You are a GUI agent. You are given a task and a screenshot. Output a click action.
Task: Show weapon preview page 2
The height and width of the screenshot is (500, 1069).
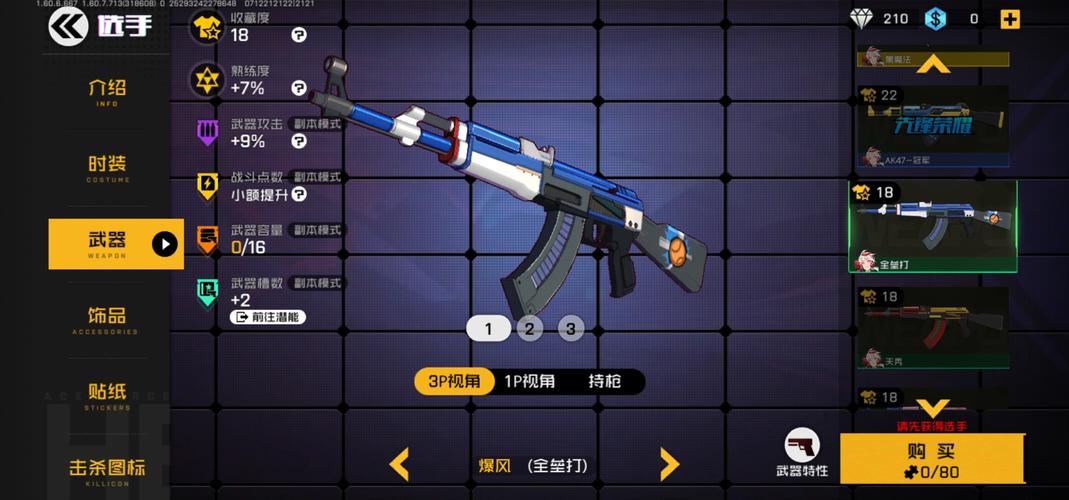click(529, 328)
